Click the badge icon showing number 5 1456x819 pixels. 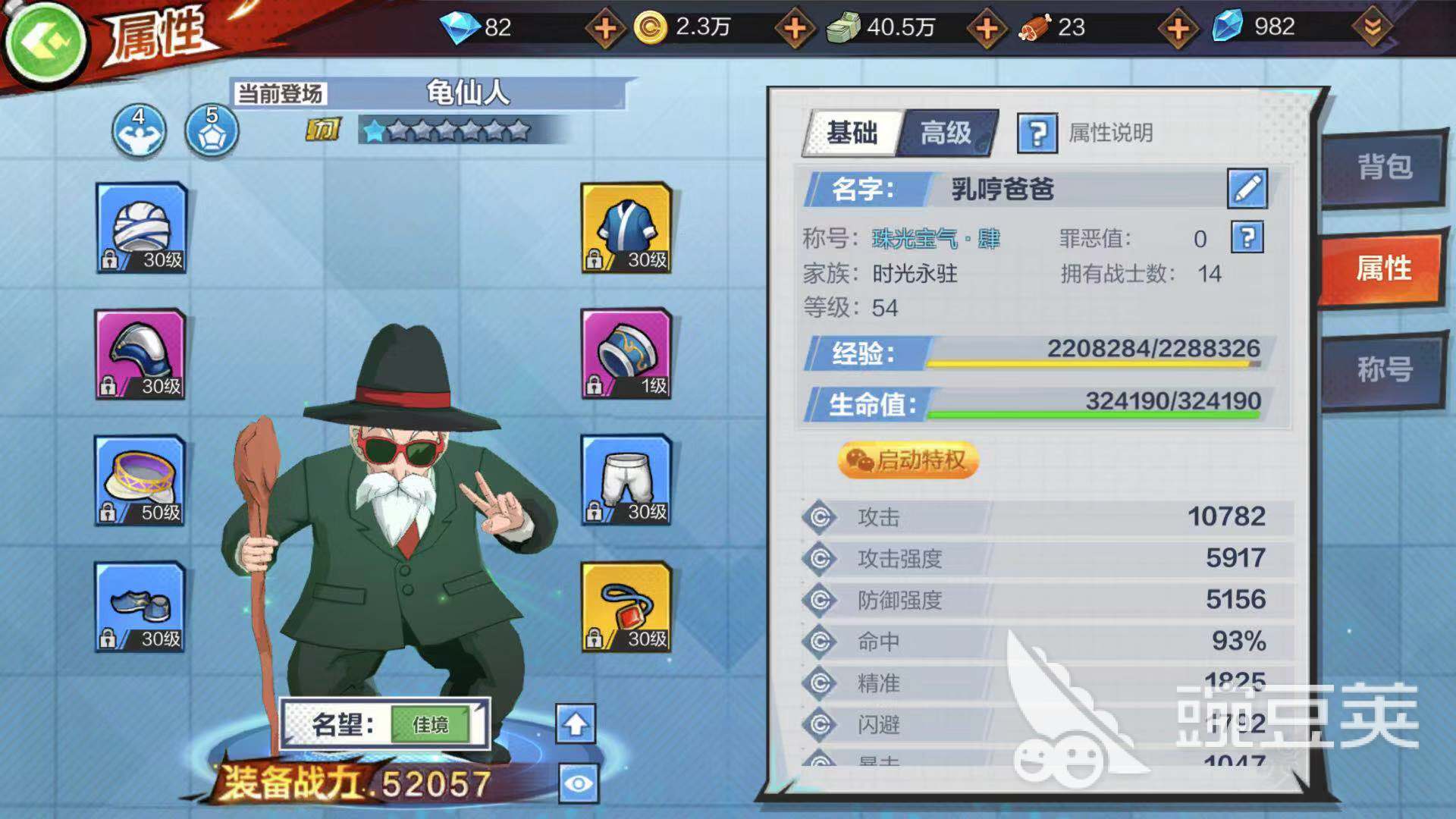212,130
